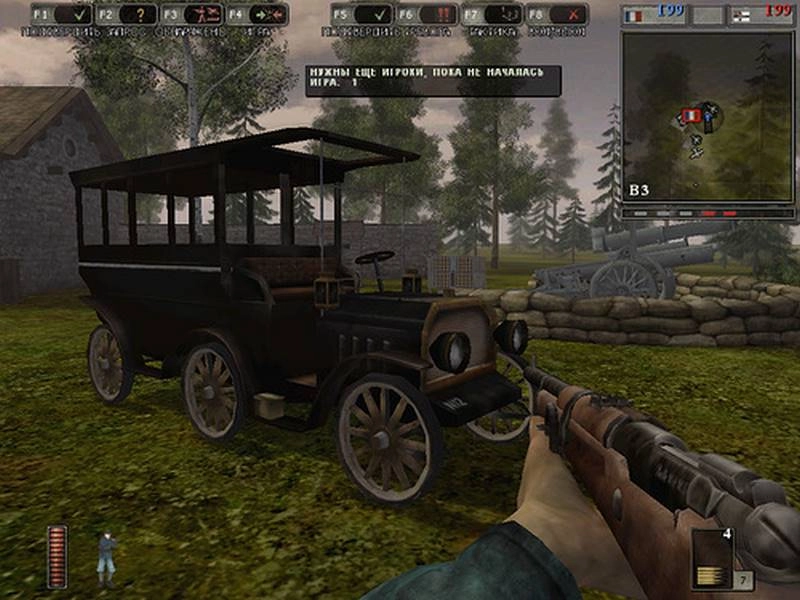
Task: Click the French team flag by the blue score
Action: pos(634,17)
